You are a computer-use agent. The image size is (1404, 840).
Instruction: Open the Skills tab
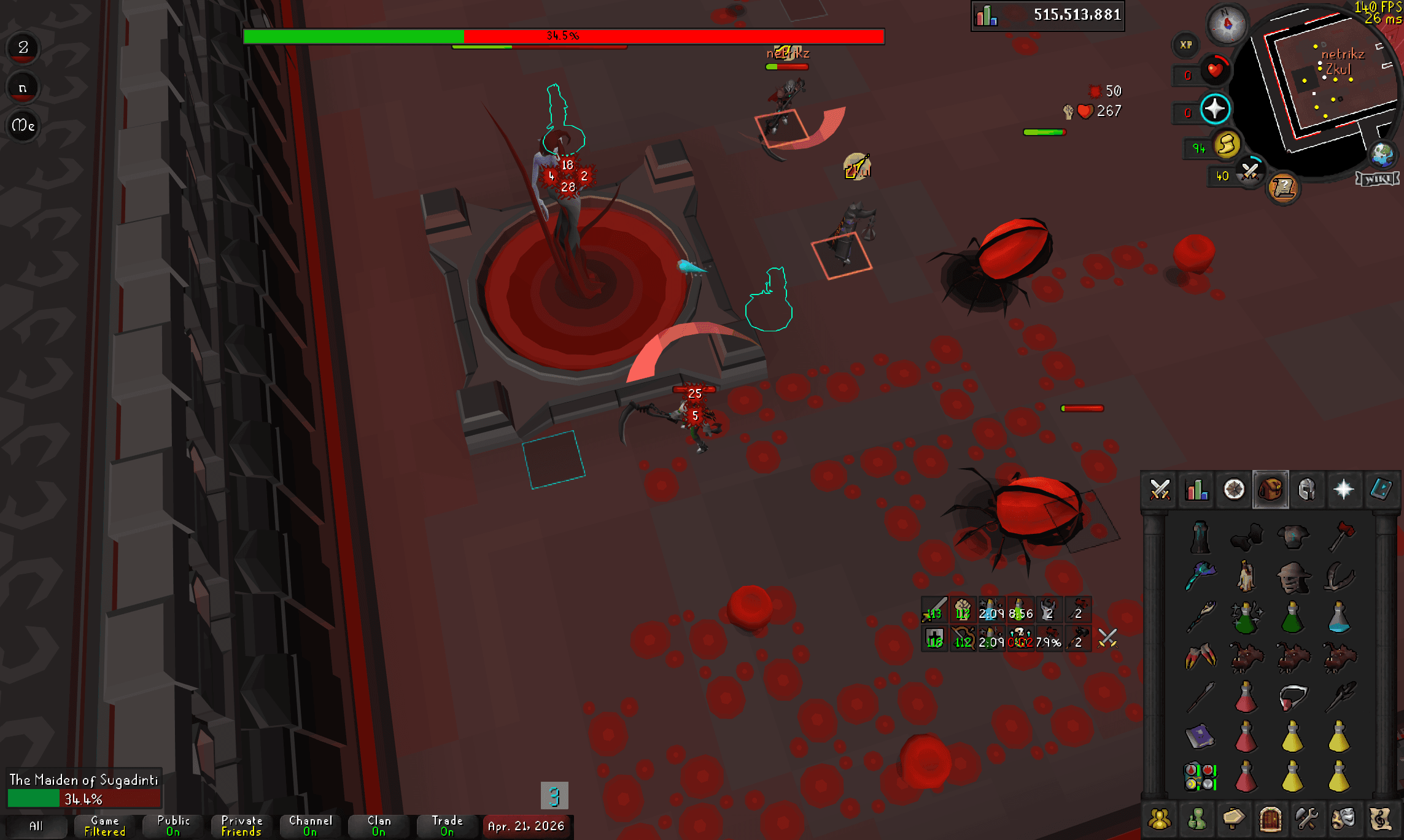[1197, 491]
